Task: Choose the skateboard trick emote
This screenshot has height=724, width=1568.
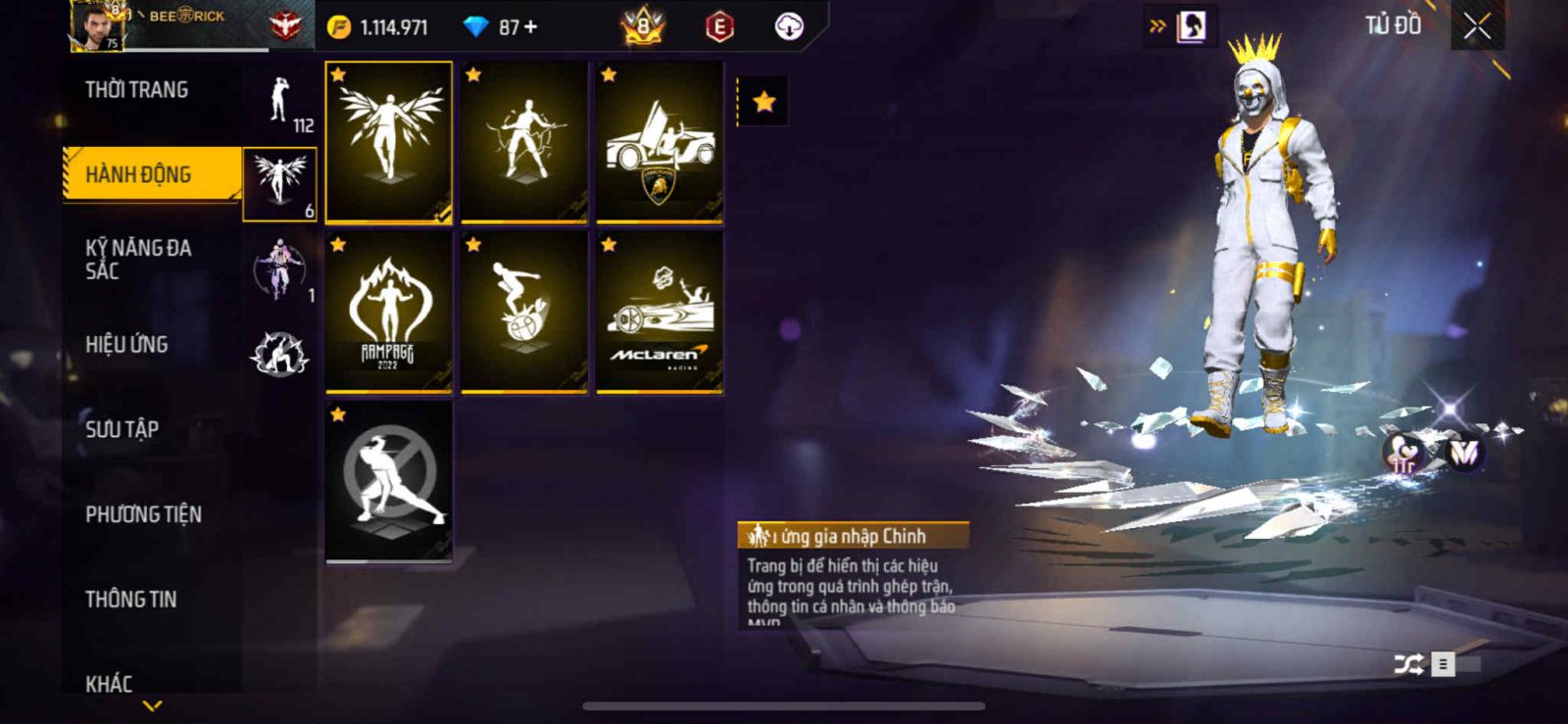Action: (524, 313)
